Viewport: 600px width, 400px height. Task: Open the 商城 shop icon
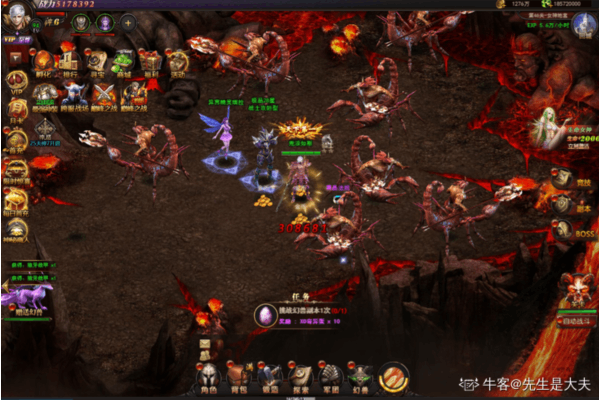(x=122, y=64)
